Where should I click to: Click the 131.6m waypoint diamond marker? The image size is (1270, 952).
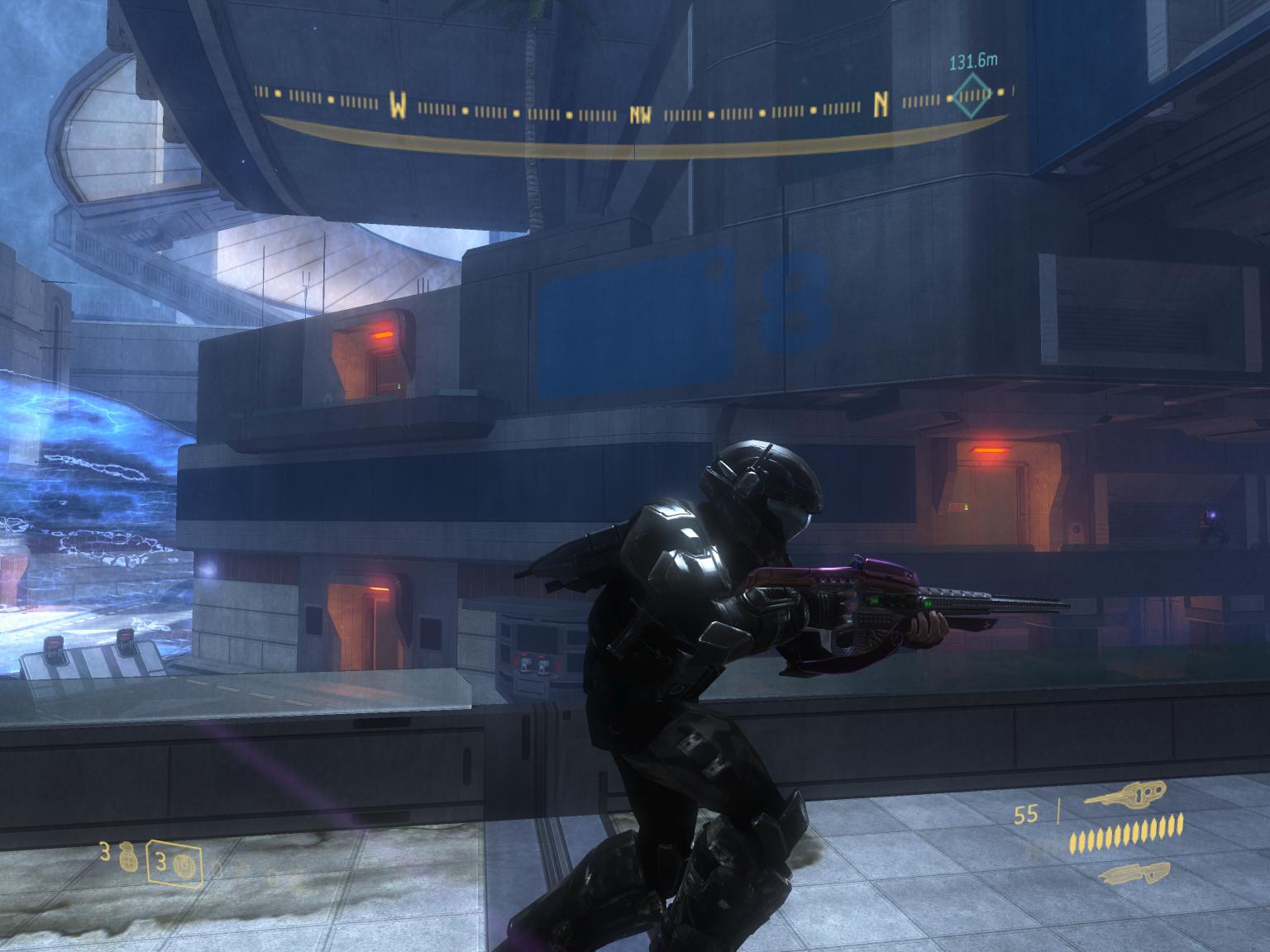[971, 96]
